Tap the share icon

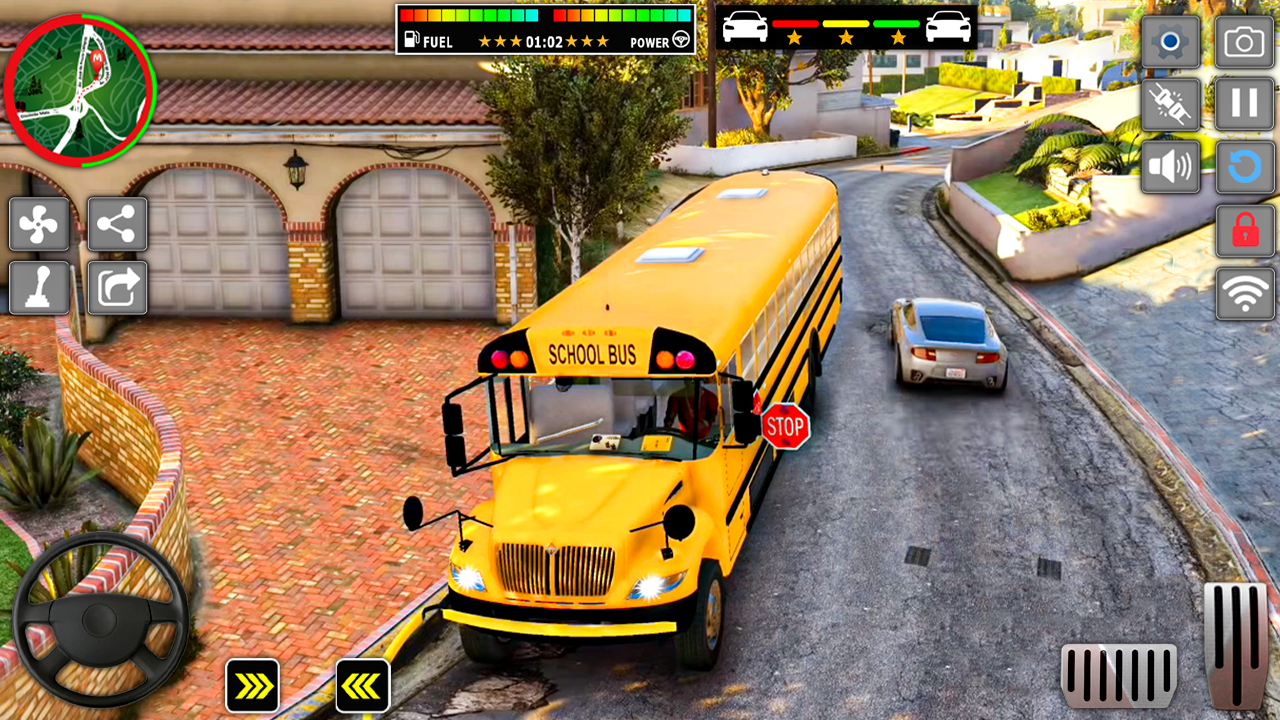pos(117,224)
